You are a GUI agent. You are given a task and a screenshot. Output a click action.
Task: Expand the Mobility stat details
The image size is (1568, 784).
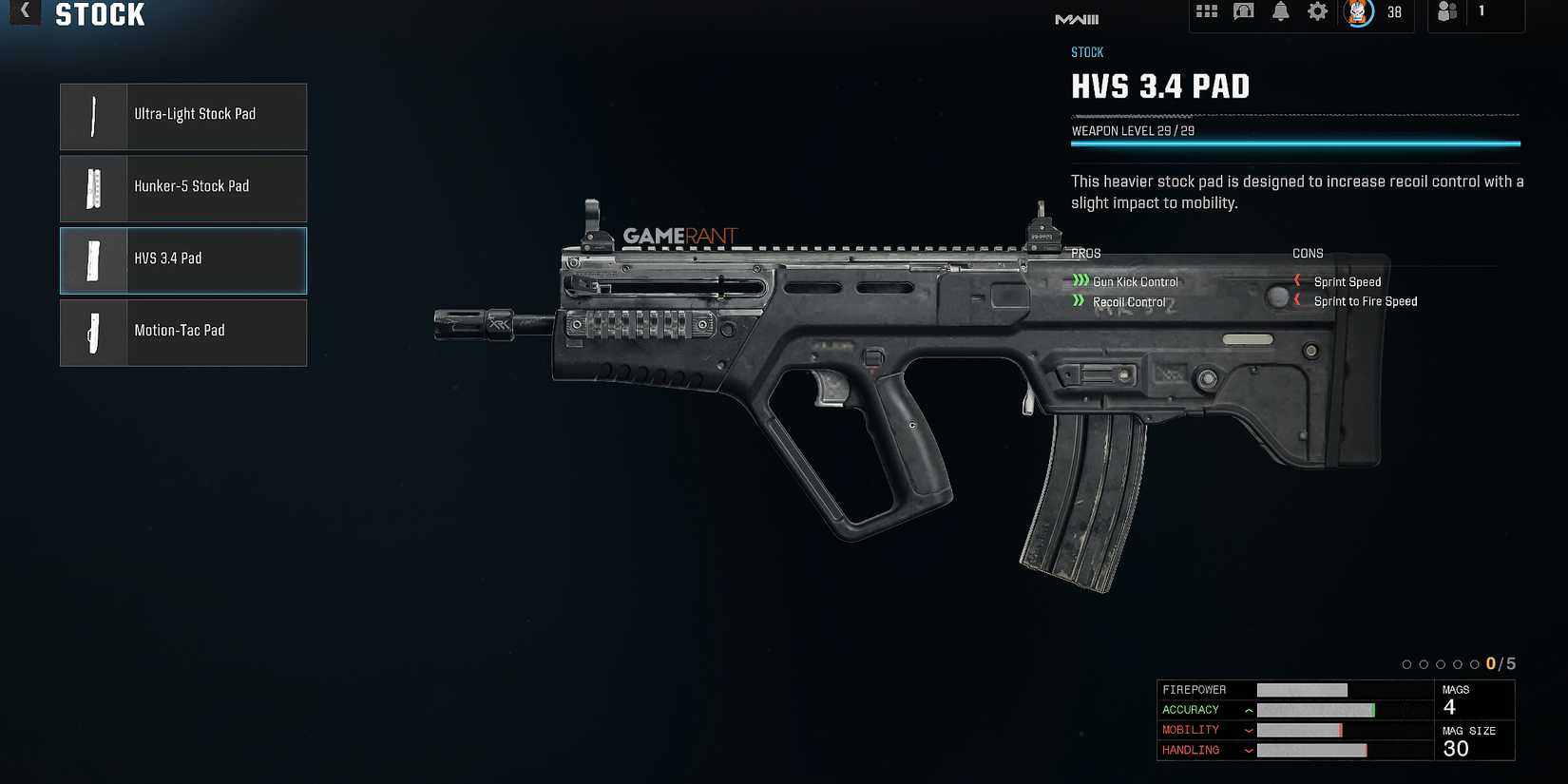tap(1248, 730)
